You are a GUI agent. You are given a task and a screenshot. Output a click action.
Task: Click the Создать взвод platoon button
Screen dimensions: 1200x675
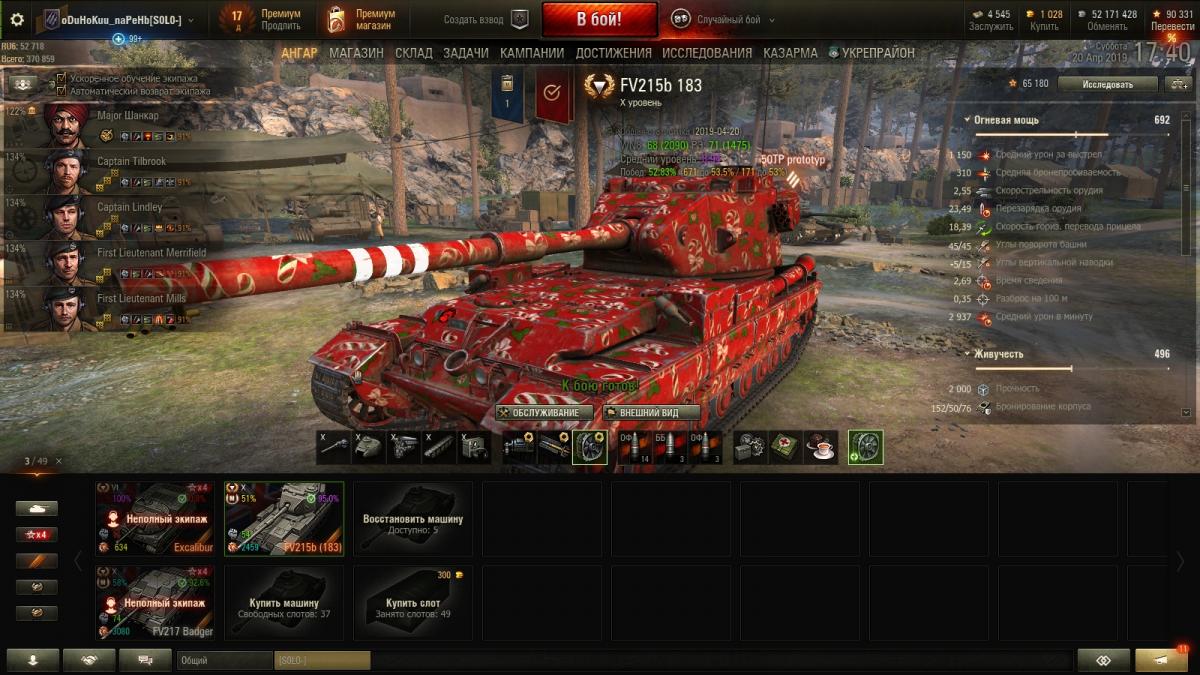tap(486, 19)
